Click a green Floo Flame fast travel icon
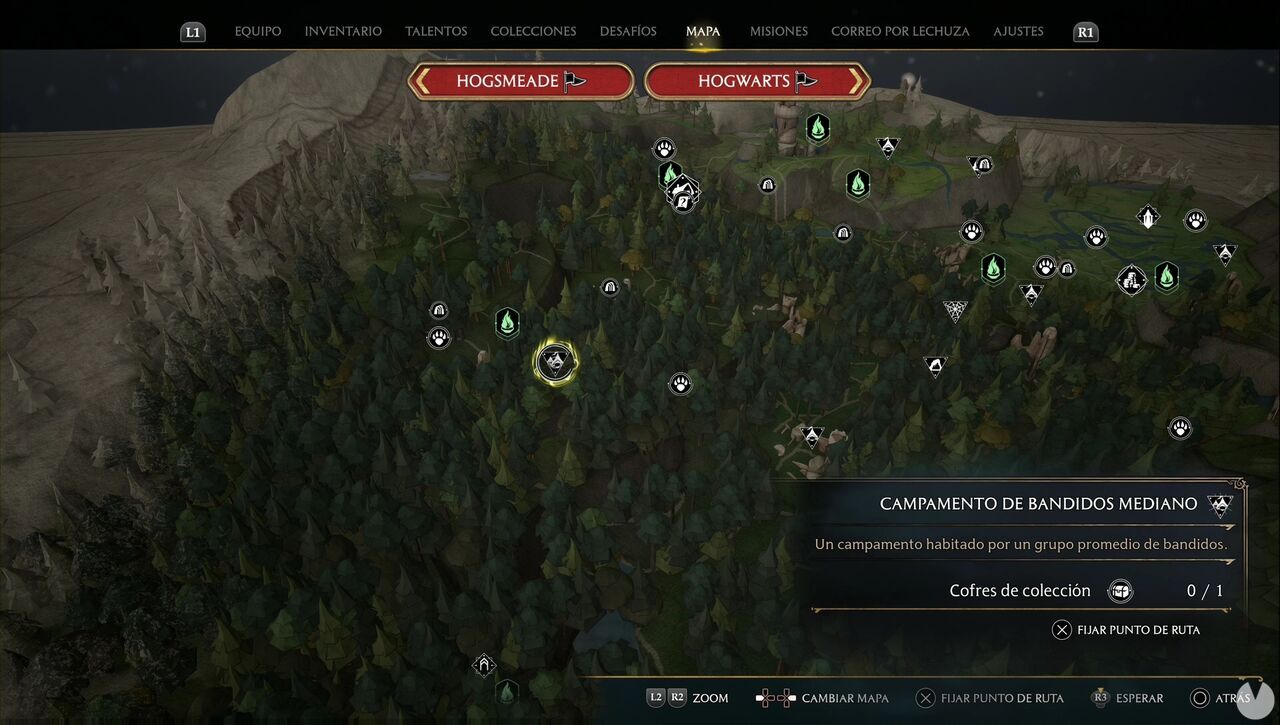 coord(507,322)
